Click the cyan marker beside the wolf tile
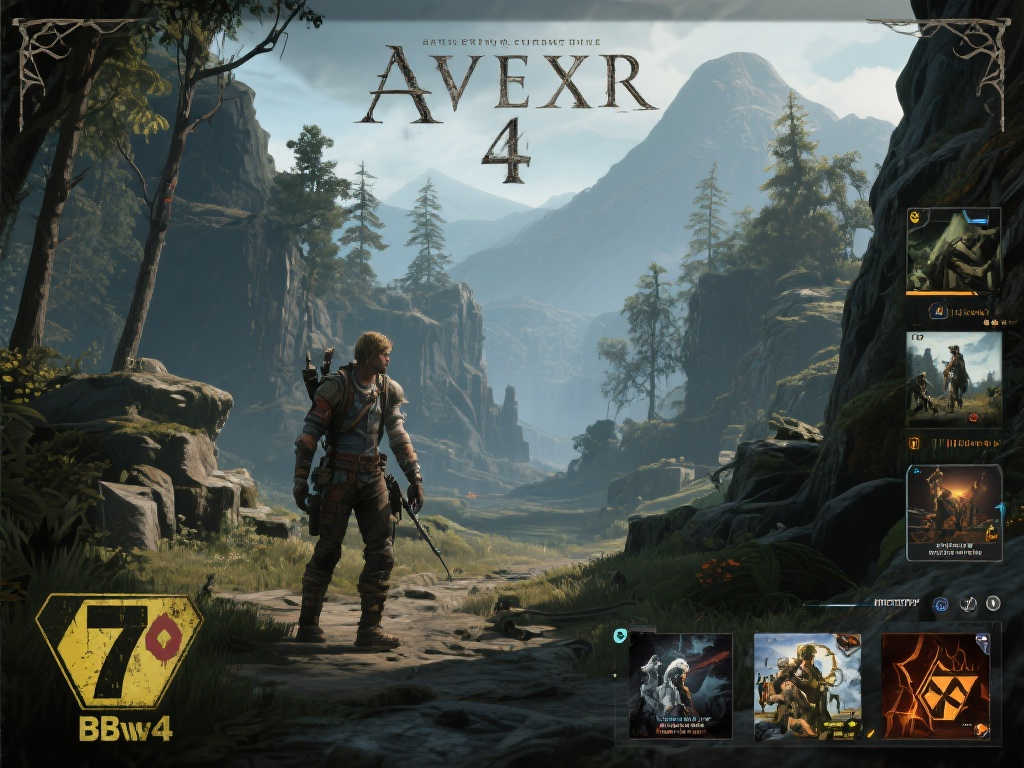The width and height of the screenshot is (1024, 768). pos(620,634)
